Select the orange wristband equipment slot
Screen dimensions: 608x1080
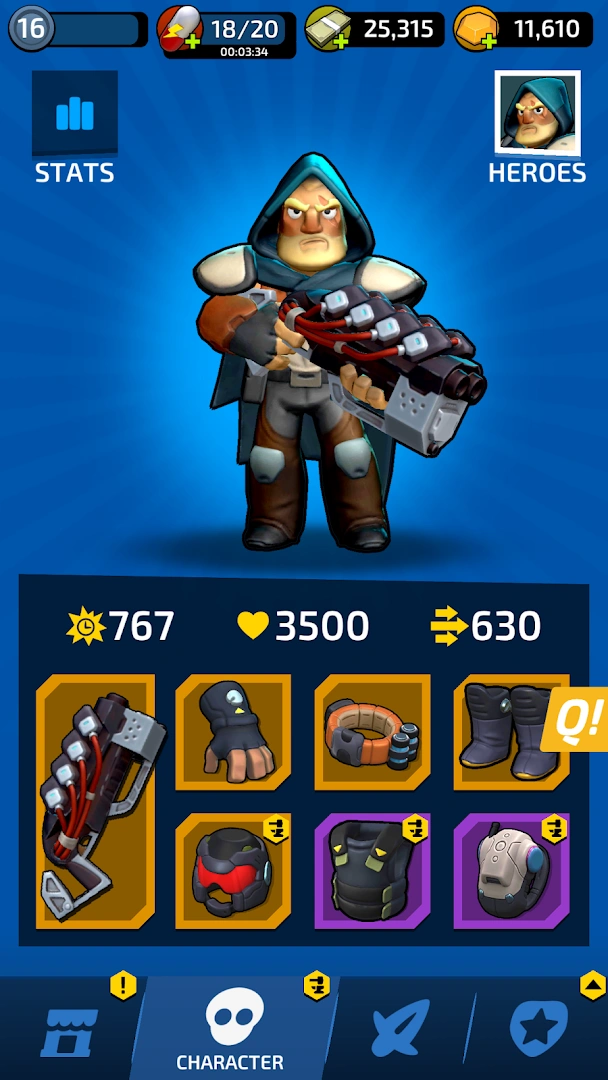click(372, 733)
